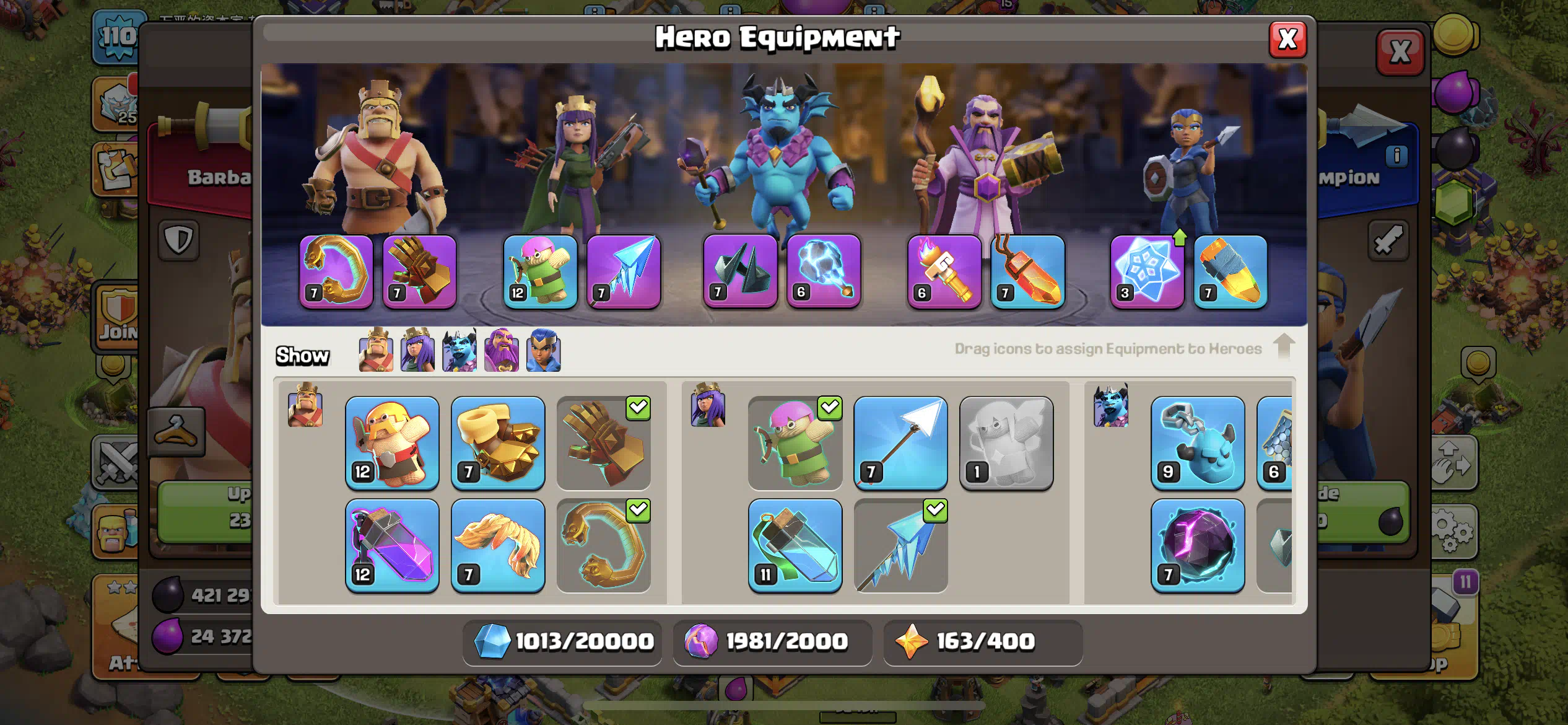This screenshot has height=725, width=1568.
Task: Choose the Rage Vial level 12 equipment
Action: [x=392, y=545]
